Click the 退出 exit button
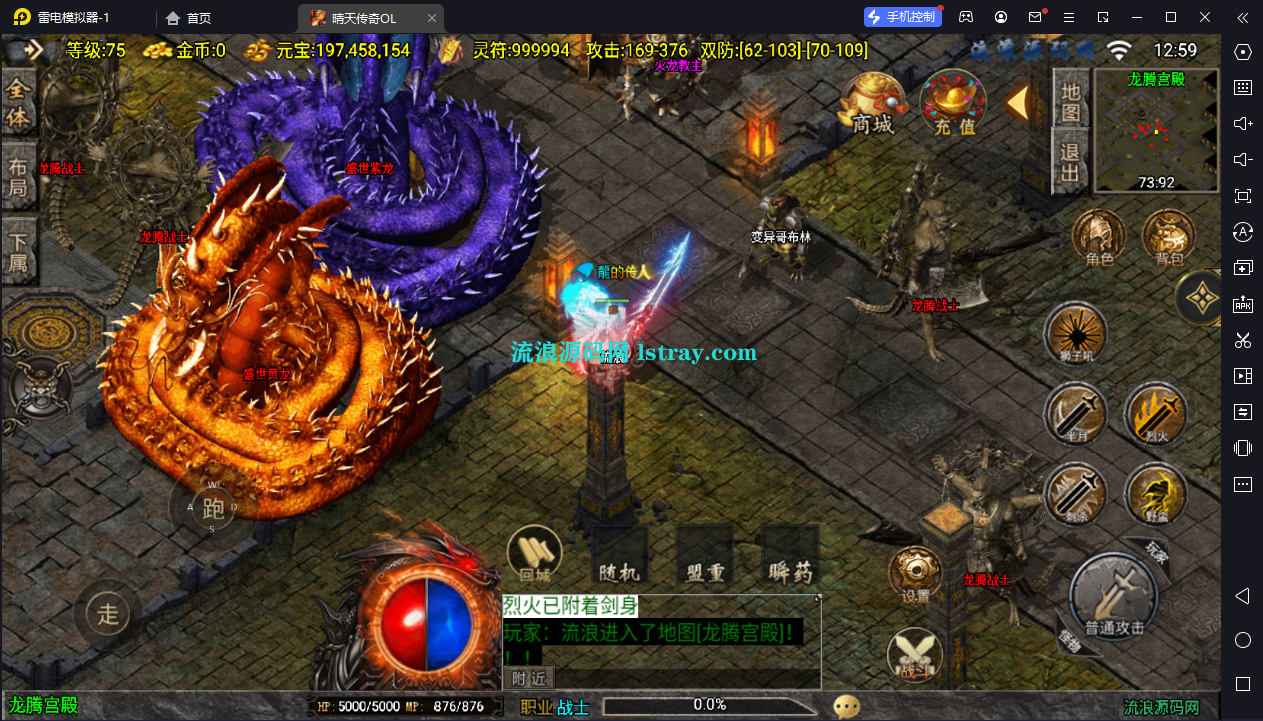Viewport: 1263px width, 721px height. [x=1070, y=164]
